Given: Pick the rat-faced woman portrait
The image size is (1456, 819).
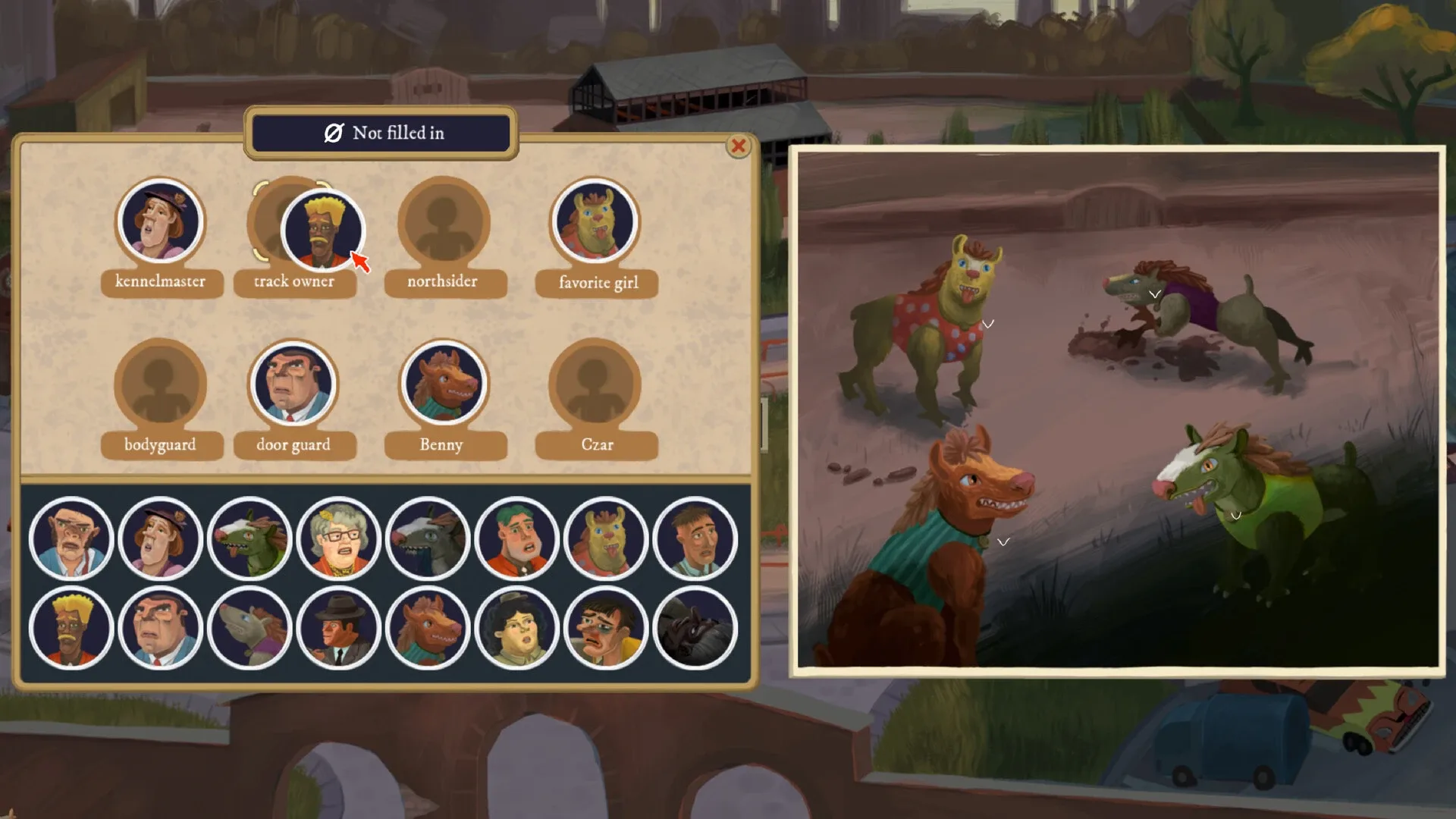Looking at the screenshot, I should [x=250, y=627].
